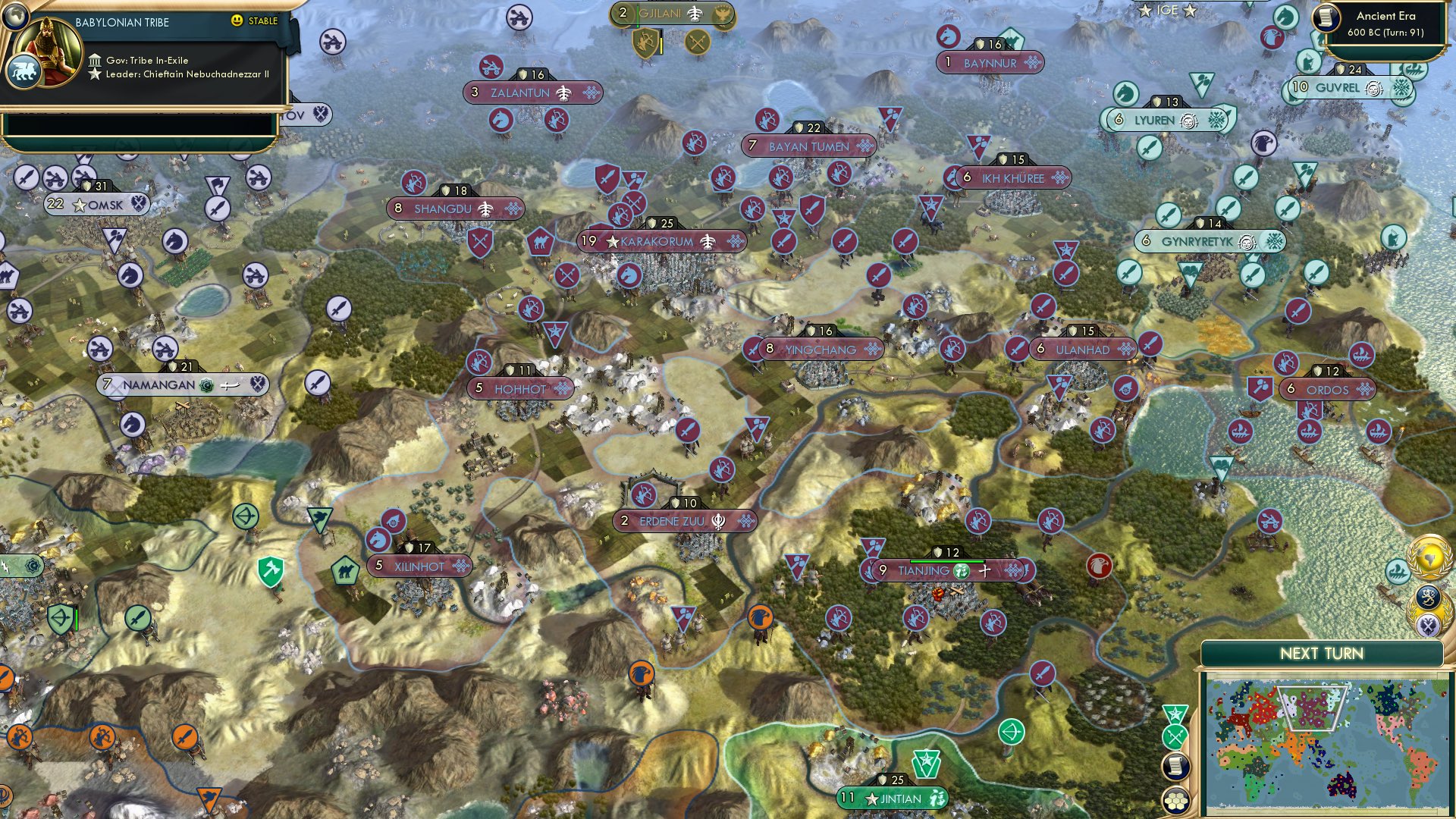Select the green crossed-spears unit icon near minimap
1456x819 pixels.
pos(1175,736)
